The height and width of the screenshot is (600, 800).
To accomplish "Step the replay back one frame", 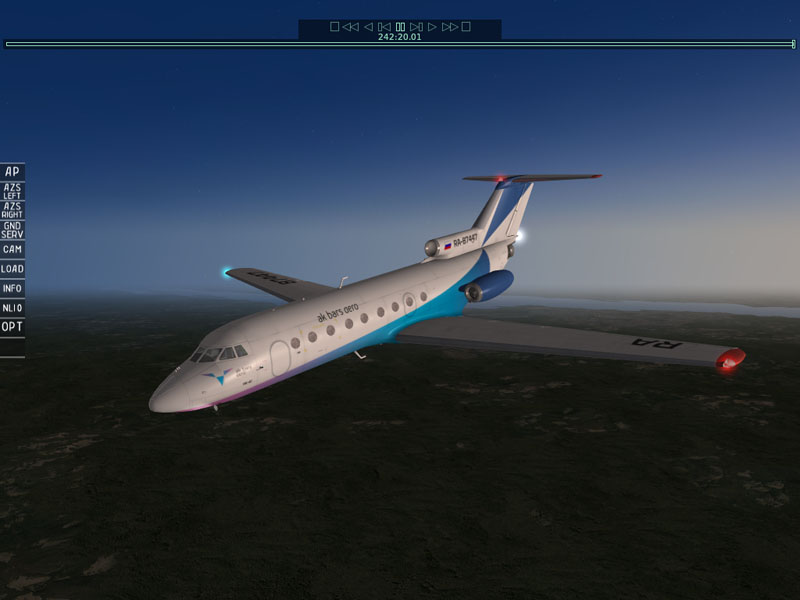I will pyautogui.click(x=384, y=27).
